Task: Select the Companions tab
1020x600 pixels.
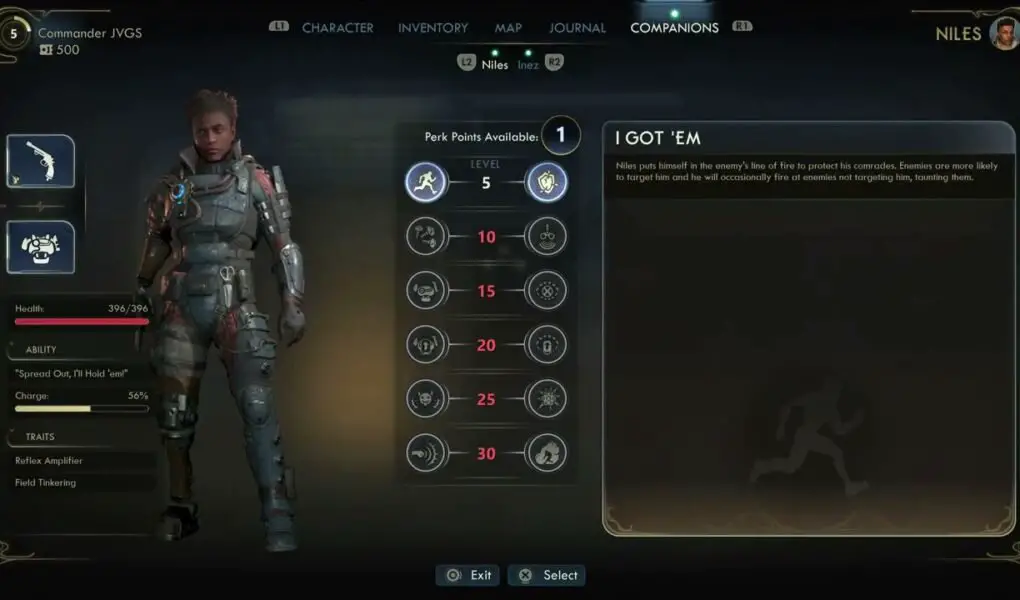Action: 674,28
